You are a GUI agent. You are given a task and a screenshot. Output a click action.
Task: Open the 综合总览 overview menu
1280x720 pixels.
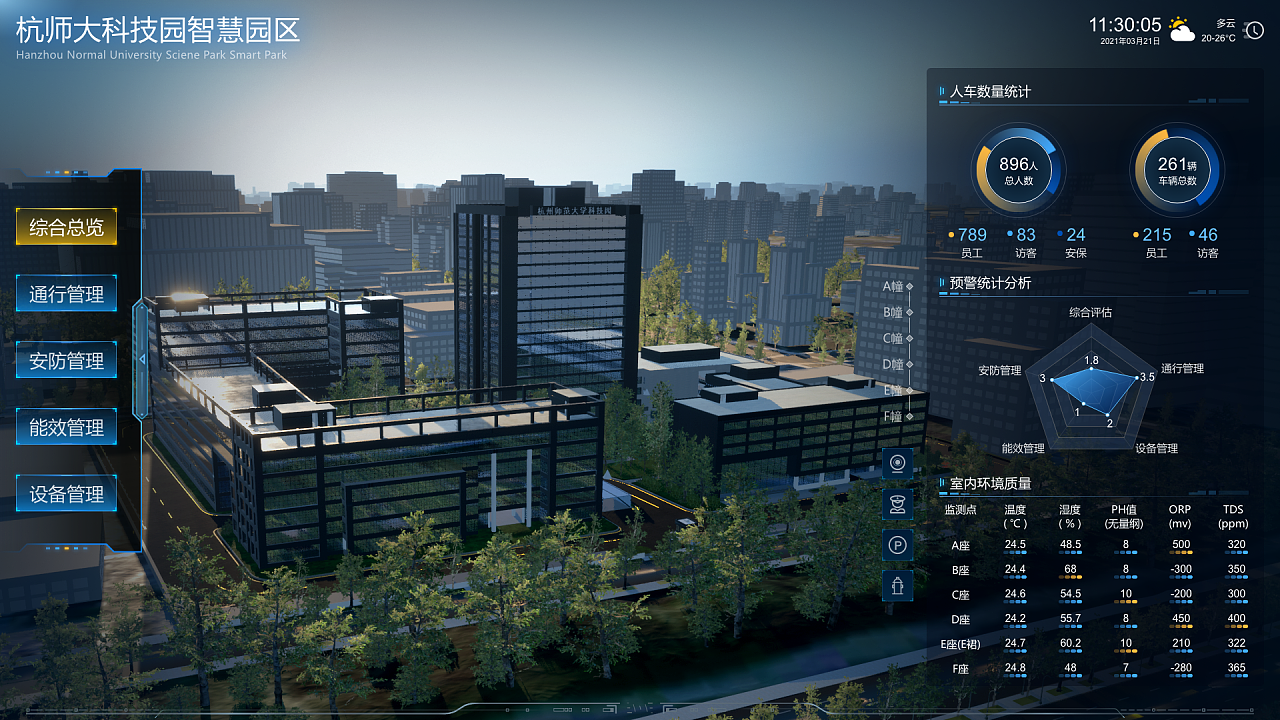click(66, 227)
